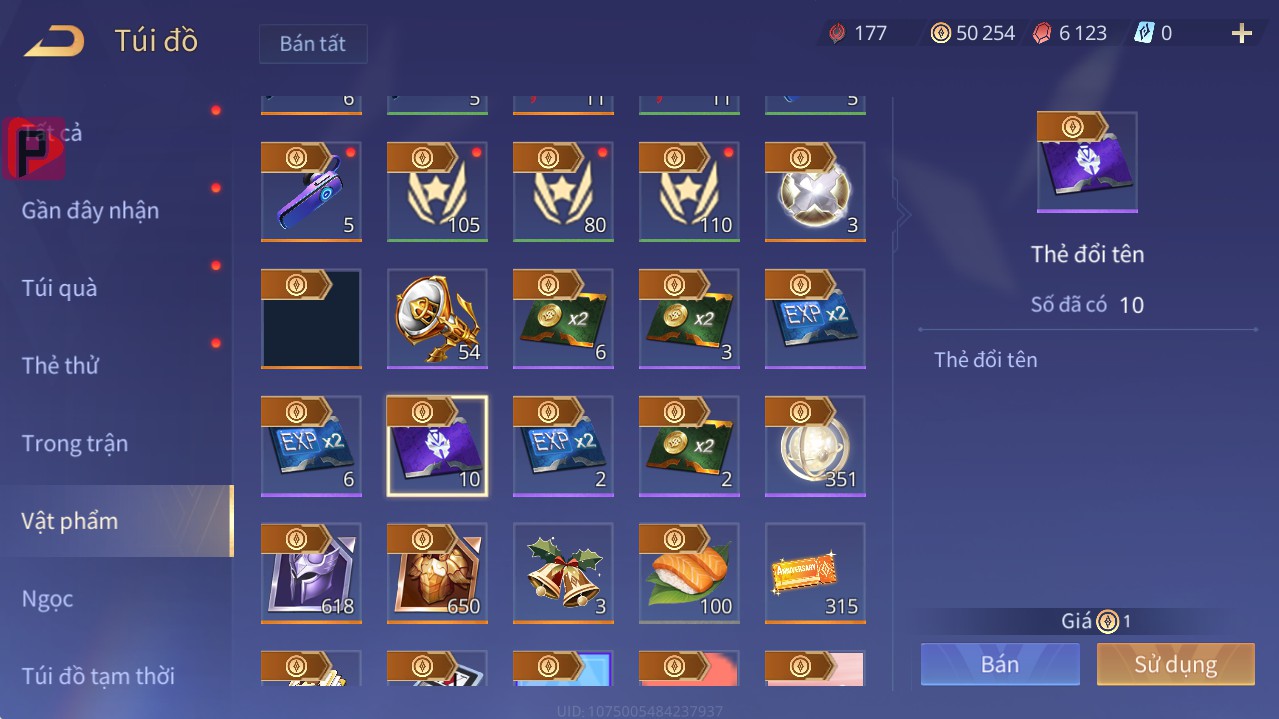The image size is (1279, 719).
Task: Add currency with the plus button
Action: click(x=1241, y=34)
